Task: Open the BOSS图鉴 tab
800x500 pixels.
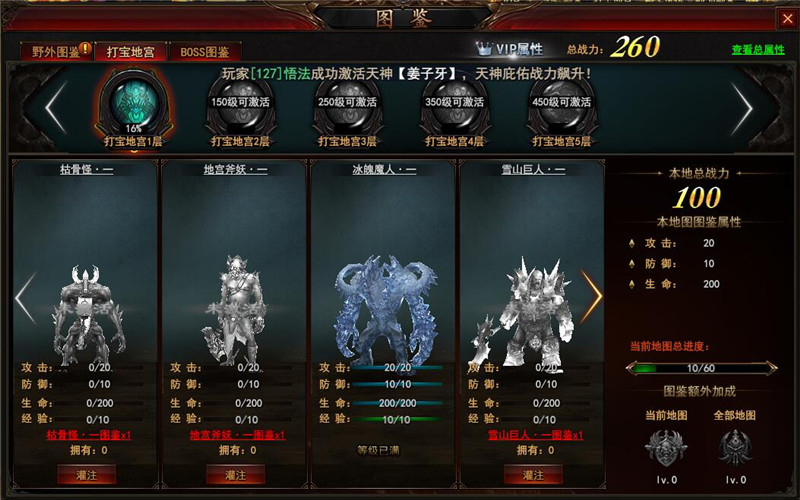Action: pyautogui.click(x=204, y=52)
